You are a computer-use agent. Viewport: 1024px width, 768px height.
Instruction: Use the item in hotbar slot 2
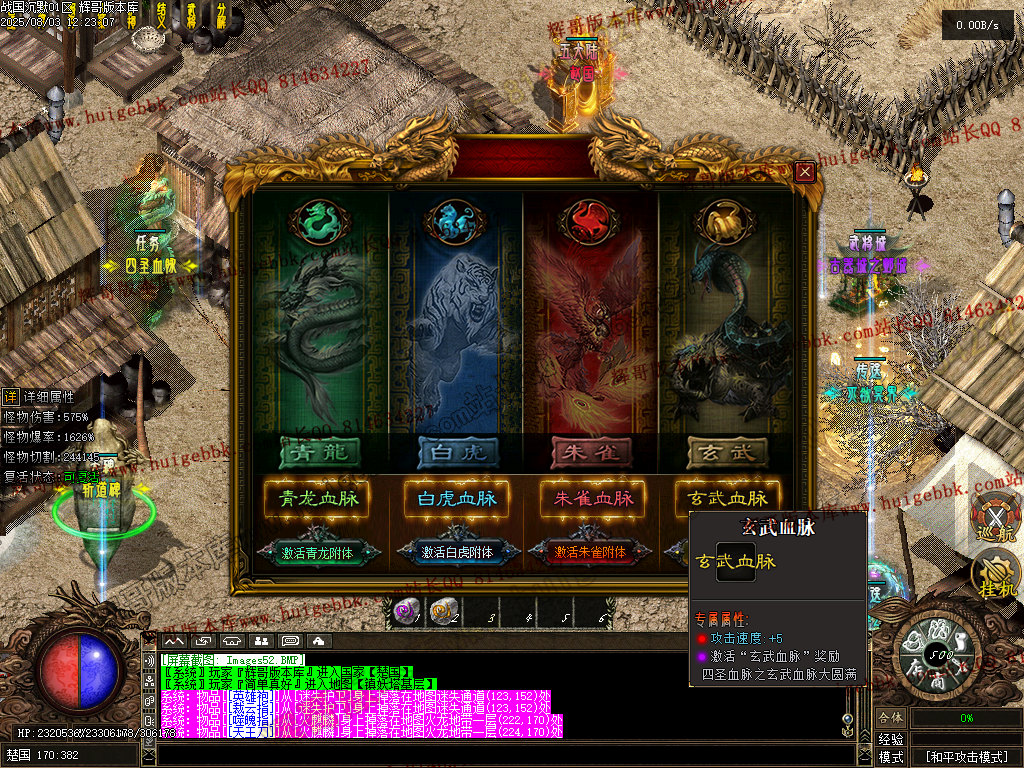[441, 611]
